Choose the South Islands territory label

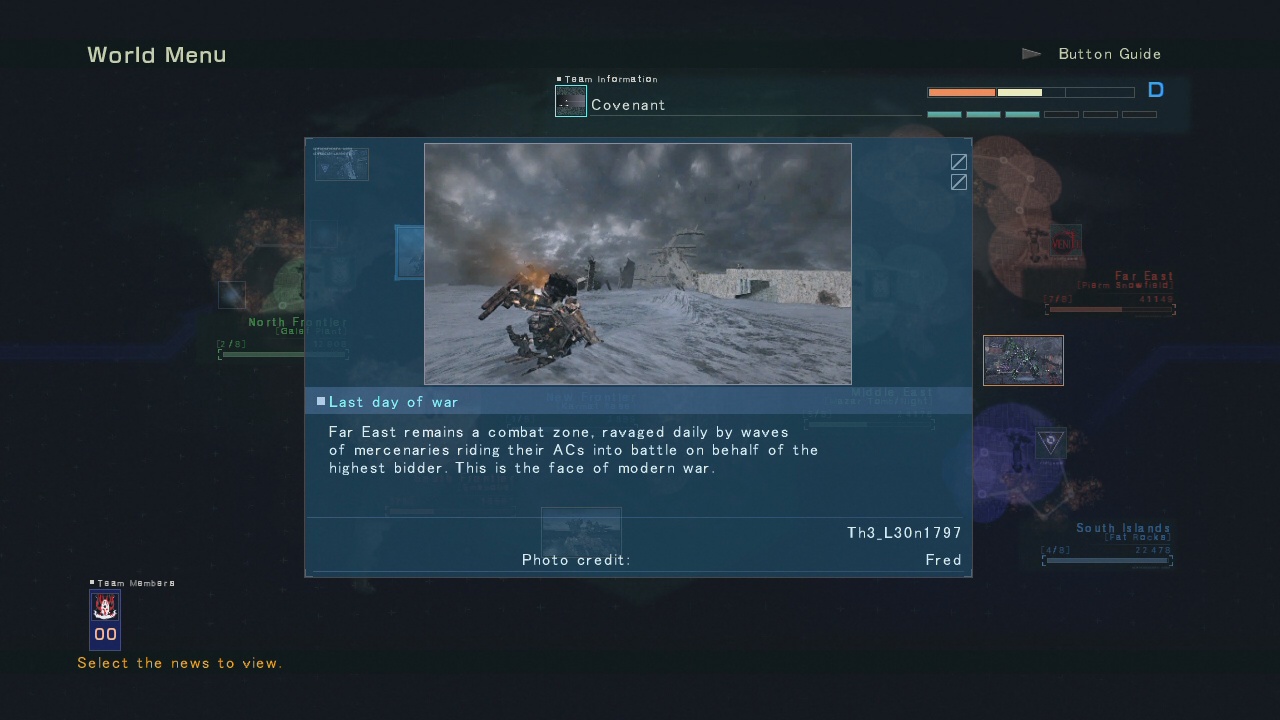point(1122,529)
